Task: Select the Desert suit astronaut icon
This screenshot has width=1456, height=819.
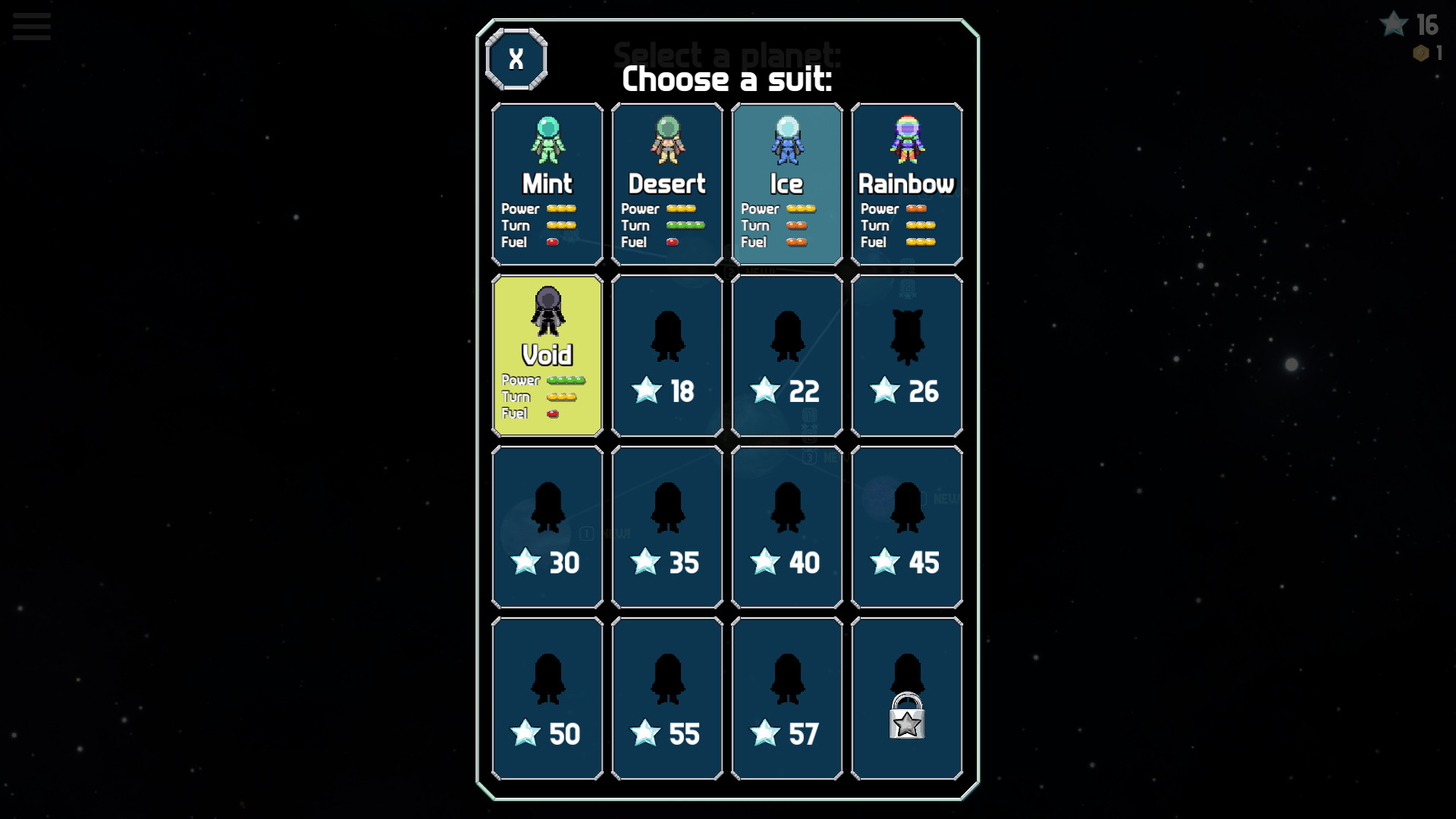Action: [667, 140]
